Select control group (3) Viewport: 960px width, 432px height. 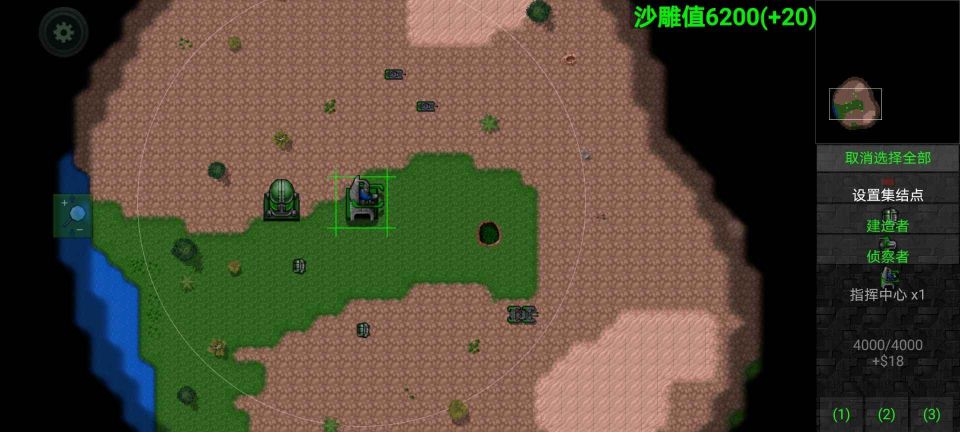pyautogui.click(x=932, y=414)
